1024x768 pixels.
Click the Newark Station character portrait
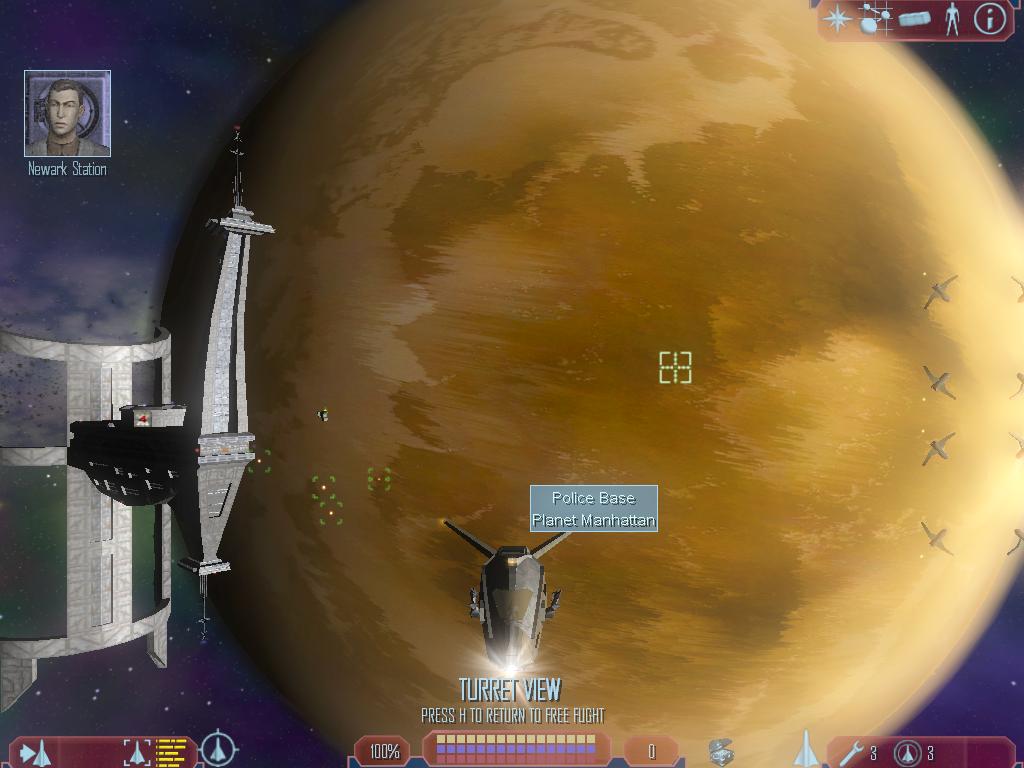[67, 113]
